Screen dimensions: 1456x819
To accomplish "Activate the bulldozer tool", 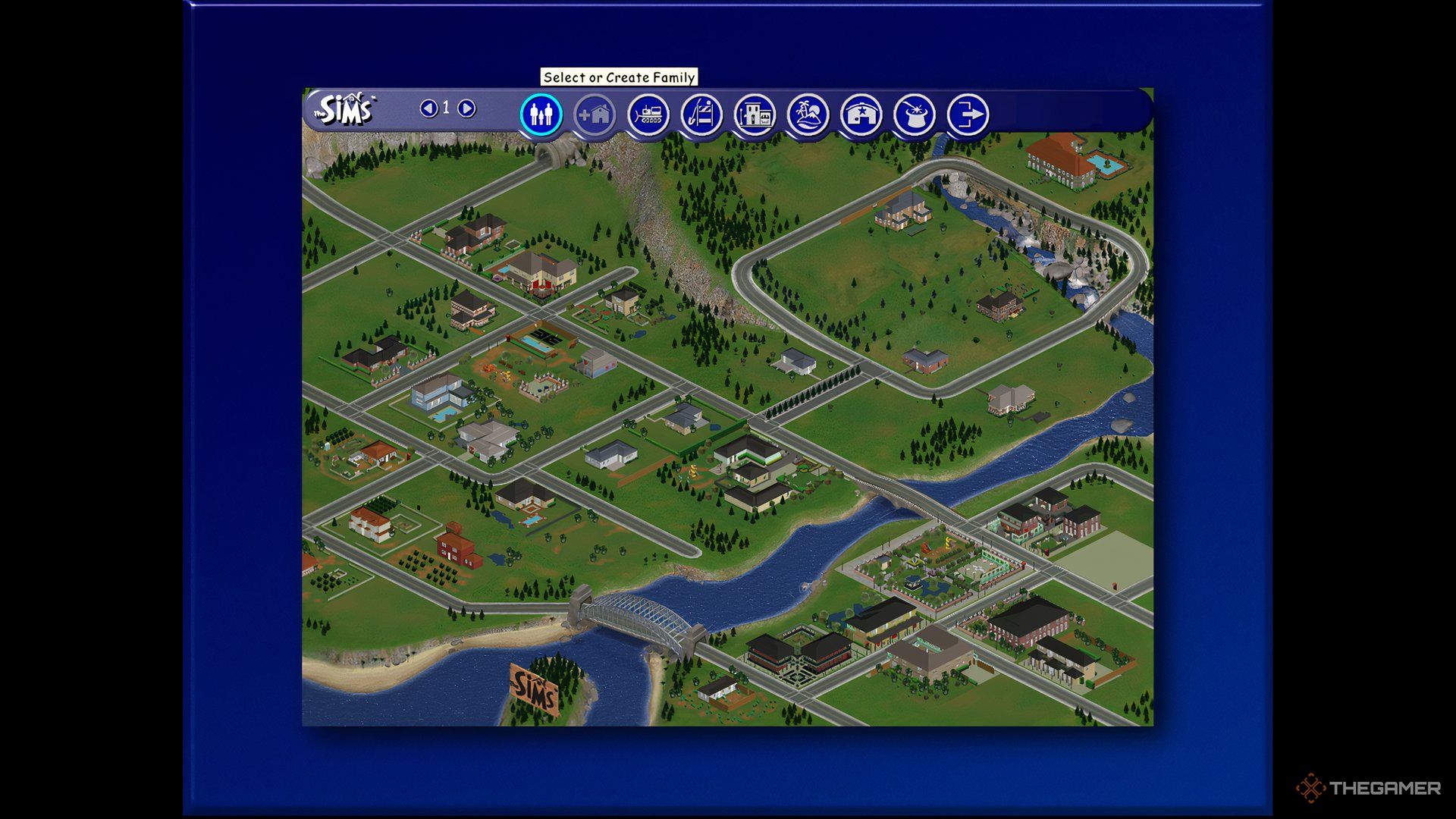I will click(648, 115).
